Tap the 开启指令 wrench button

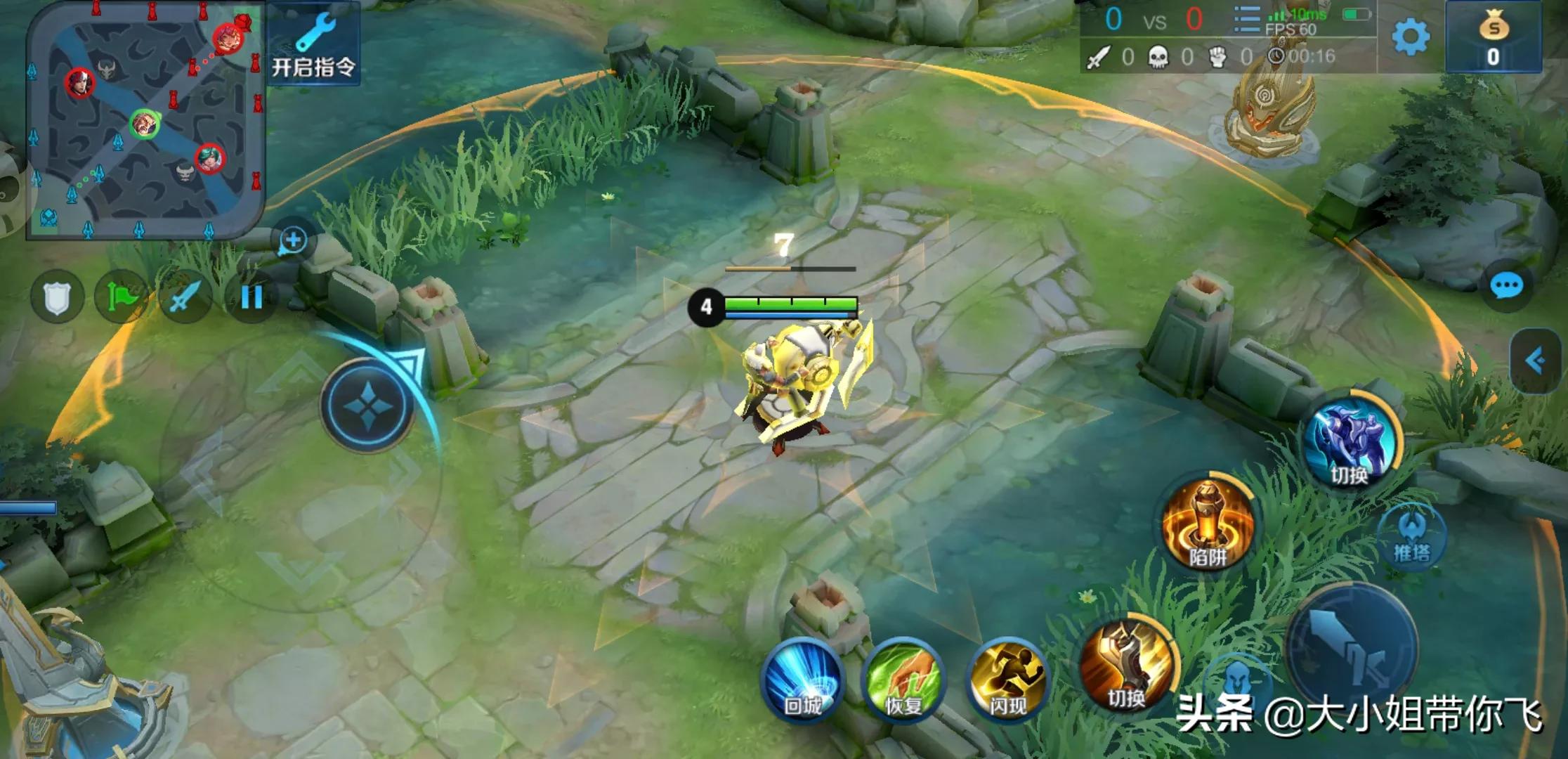313,44
